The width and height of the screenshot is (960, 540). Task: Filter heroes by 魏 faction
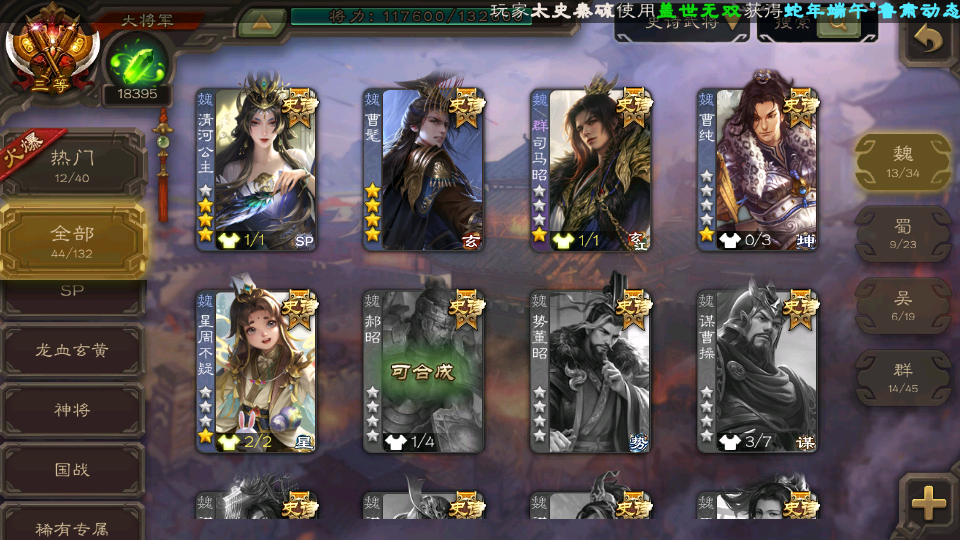tap(903, 161)
